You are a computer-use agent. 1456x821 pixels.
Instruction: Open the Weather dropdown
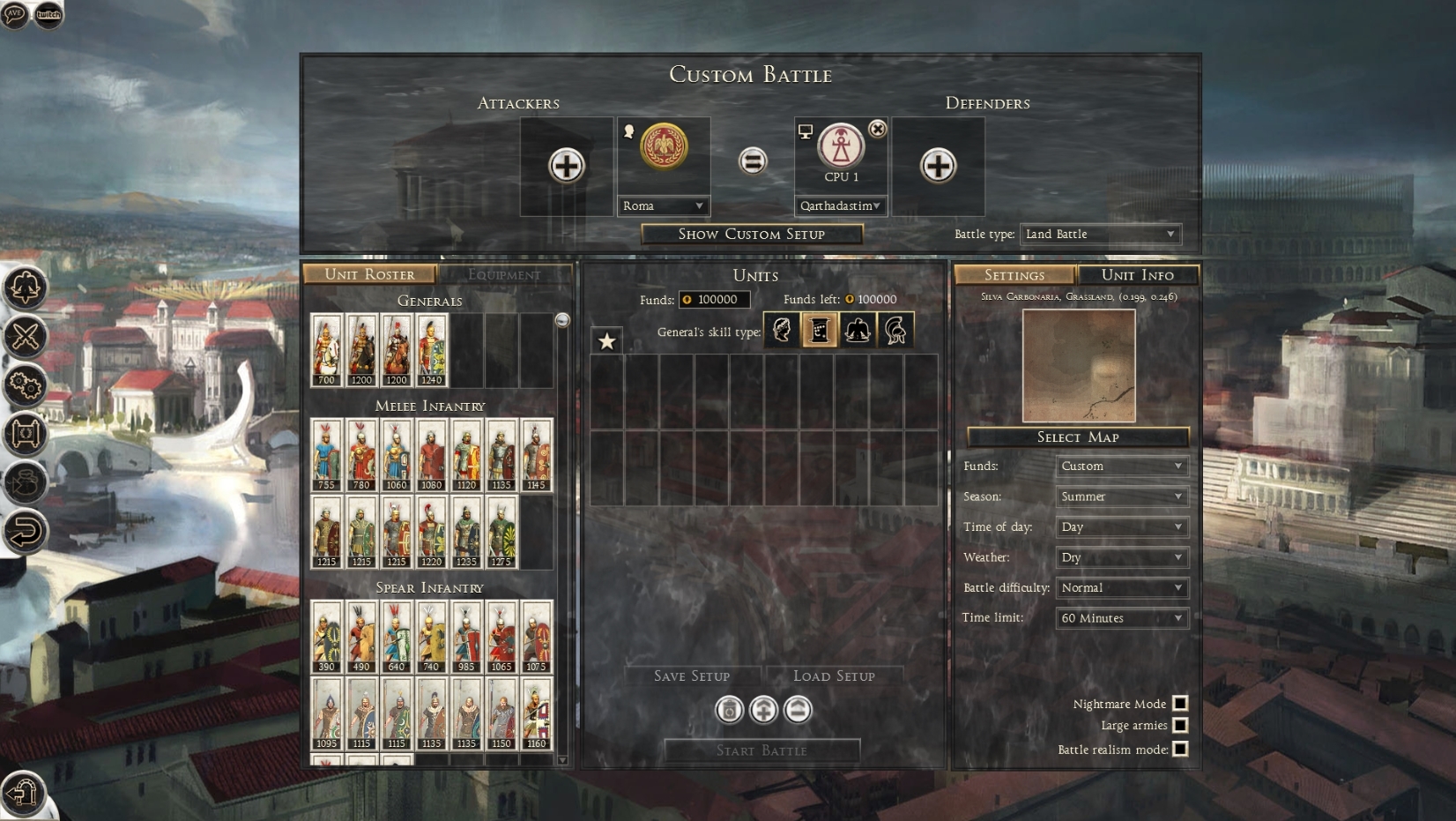(1121, 557)
